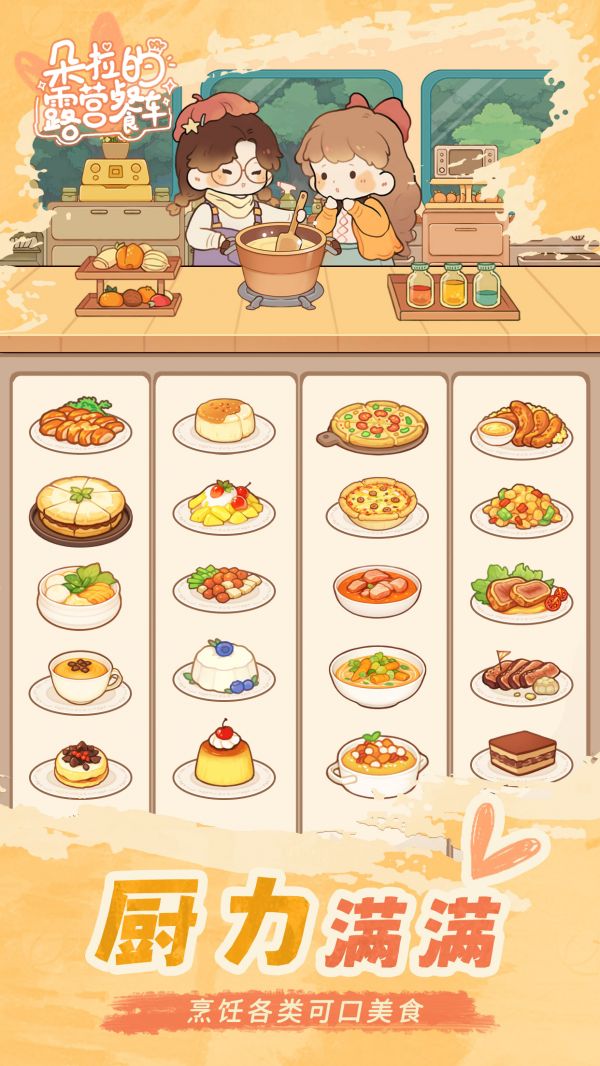Select the fried cutlets with dipping sauce
The height and width of the screenshot is (1066, 600).
pyautogui.click(x=521, y=426)
